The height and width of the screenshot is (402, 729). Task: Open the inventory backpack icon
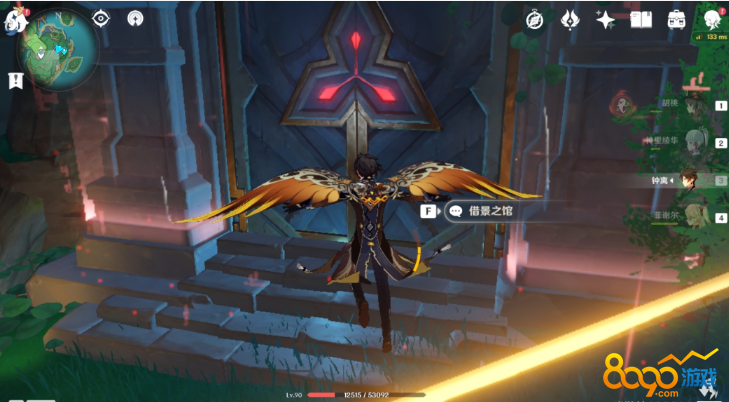(676, 19)
